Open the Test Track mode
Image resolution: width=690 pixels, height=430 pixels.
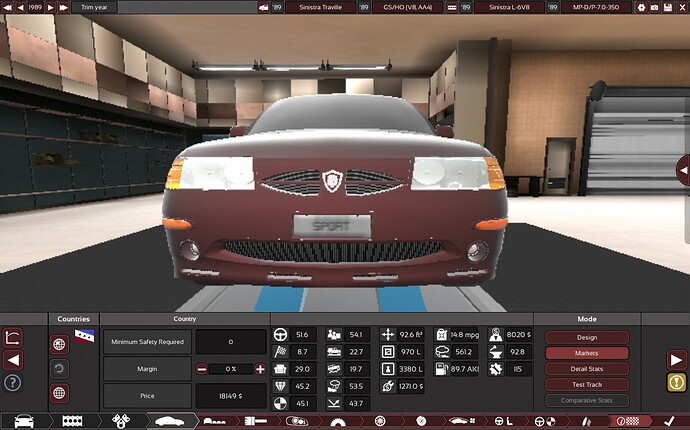tap(587, 385)
